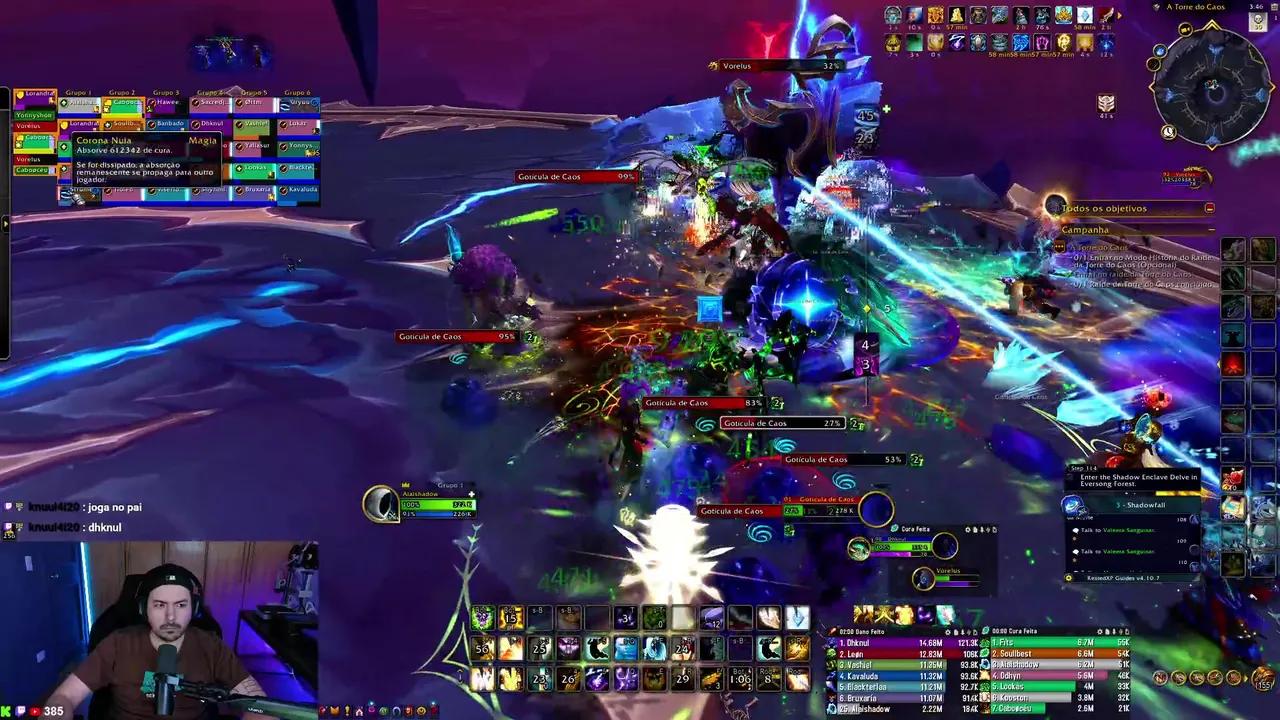
Task: Select the Grupo 6 tab in the raid frames
Action: [298, 92]
